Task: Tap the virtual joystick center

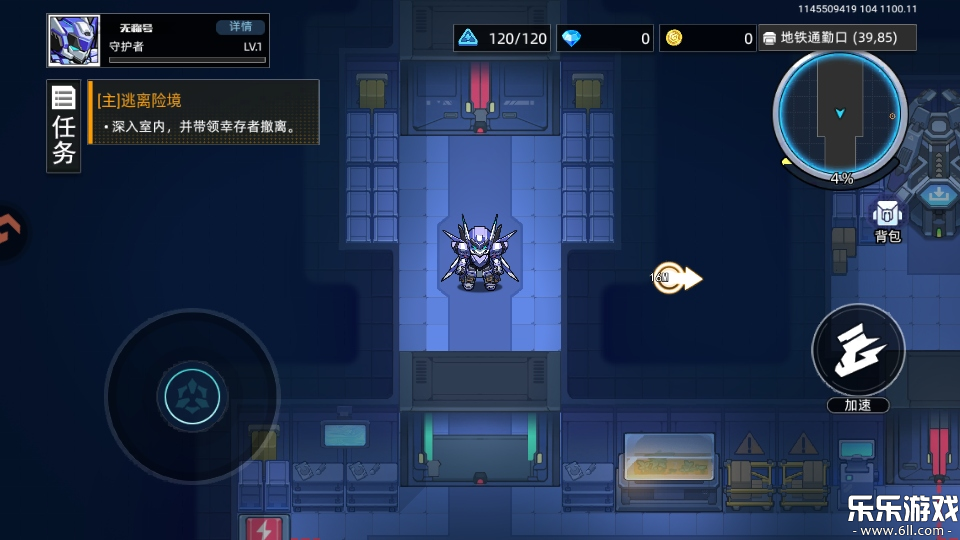Action: pyautogui.click(x=192, y=396)
